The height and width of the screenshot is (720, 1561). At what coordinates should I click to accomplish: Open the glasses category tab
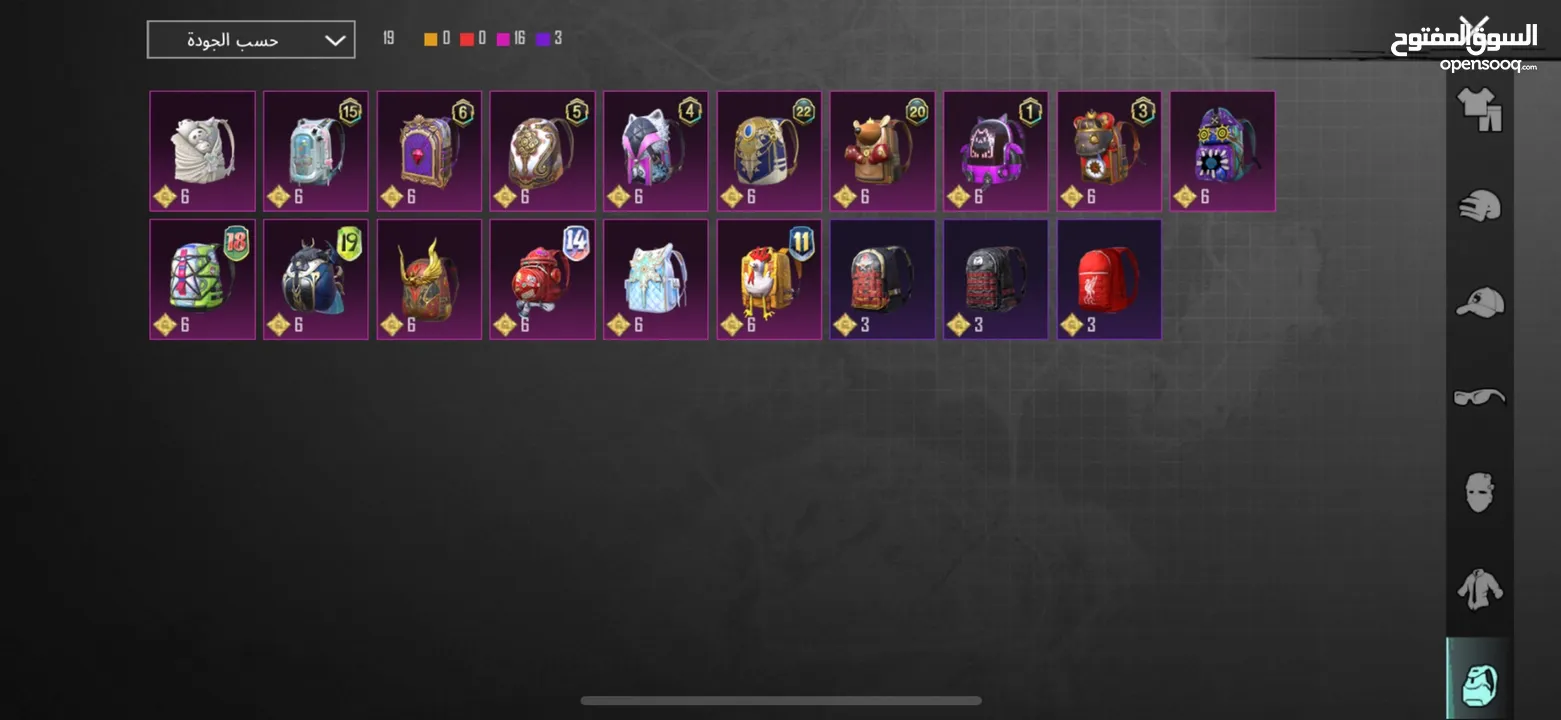tap(1479, 397)
